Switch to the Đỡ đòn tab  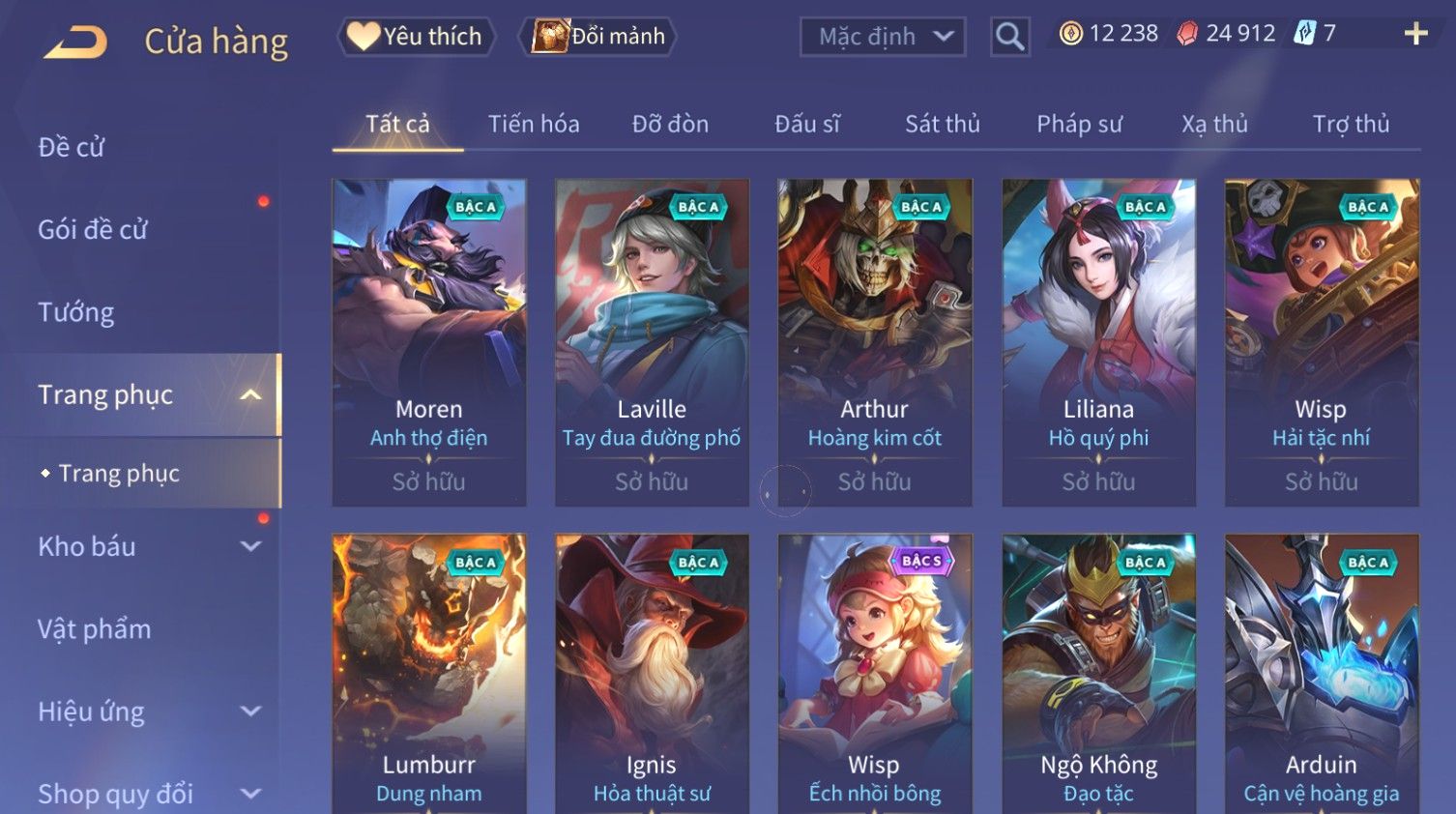click(x=670, y=124)
